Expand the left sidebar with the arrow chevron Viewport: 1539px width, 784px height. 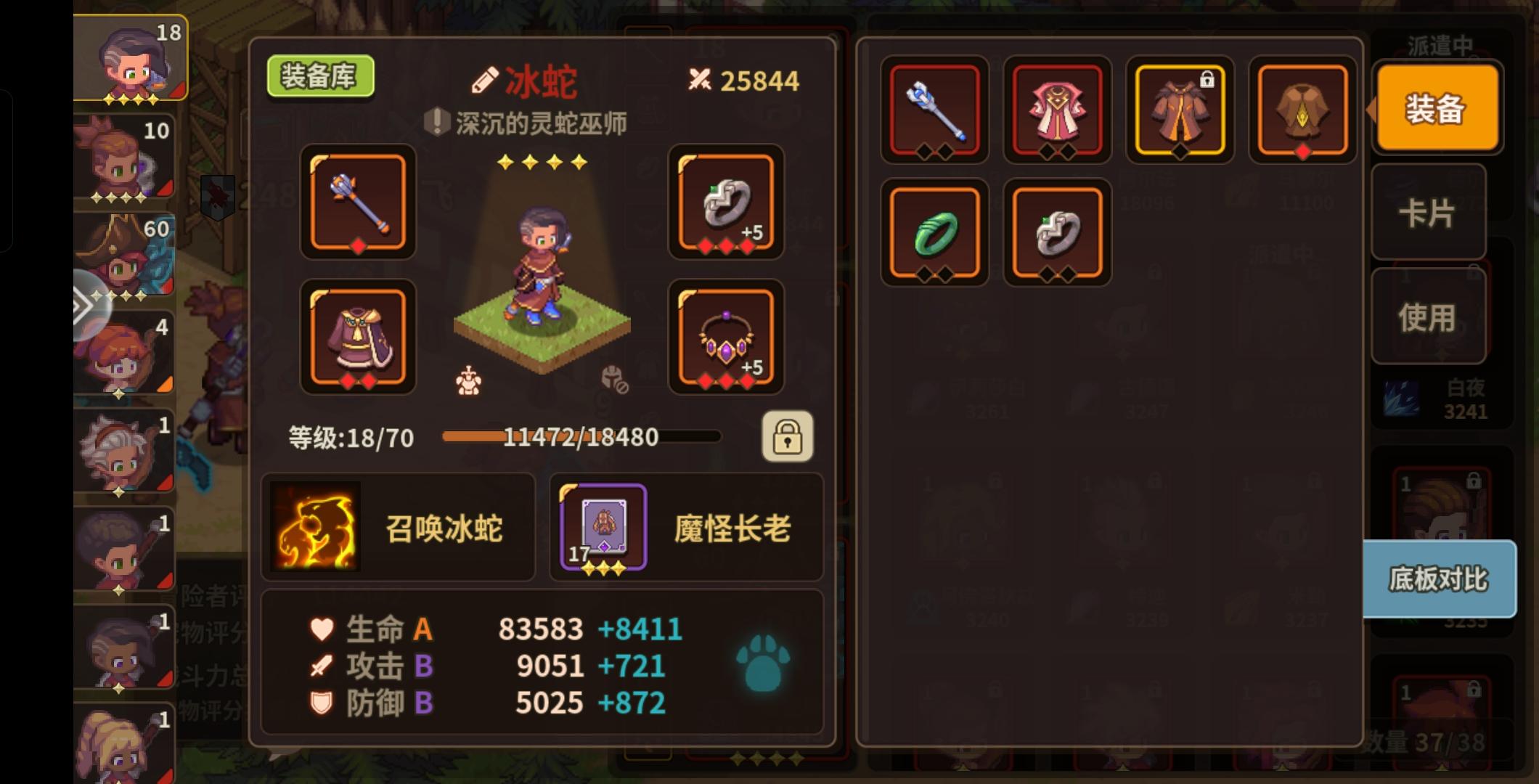(85, 305)
